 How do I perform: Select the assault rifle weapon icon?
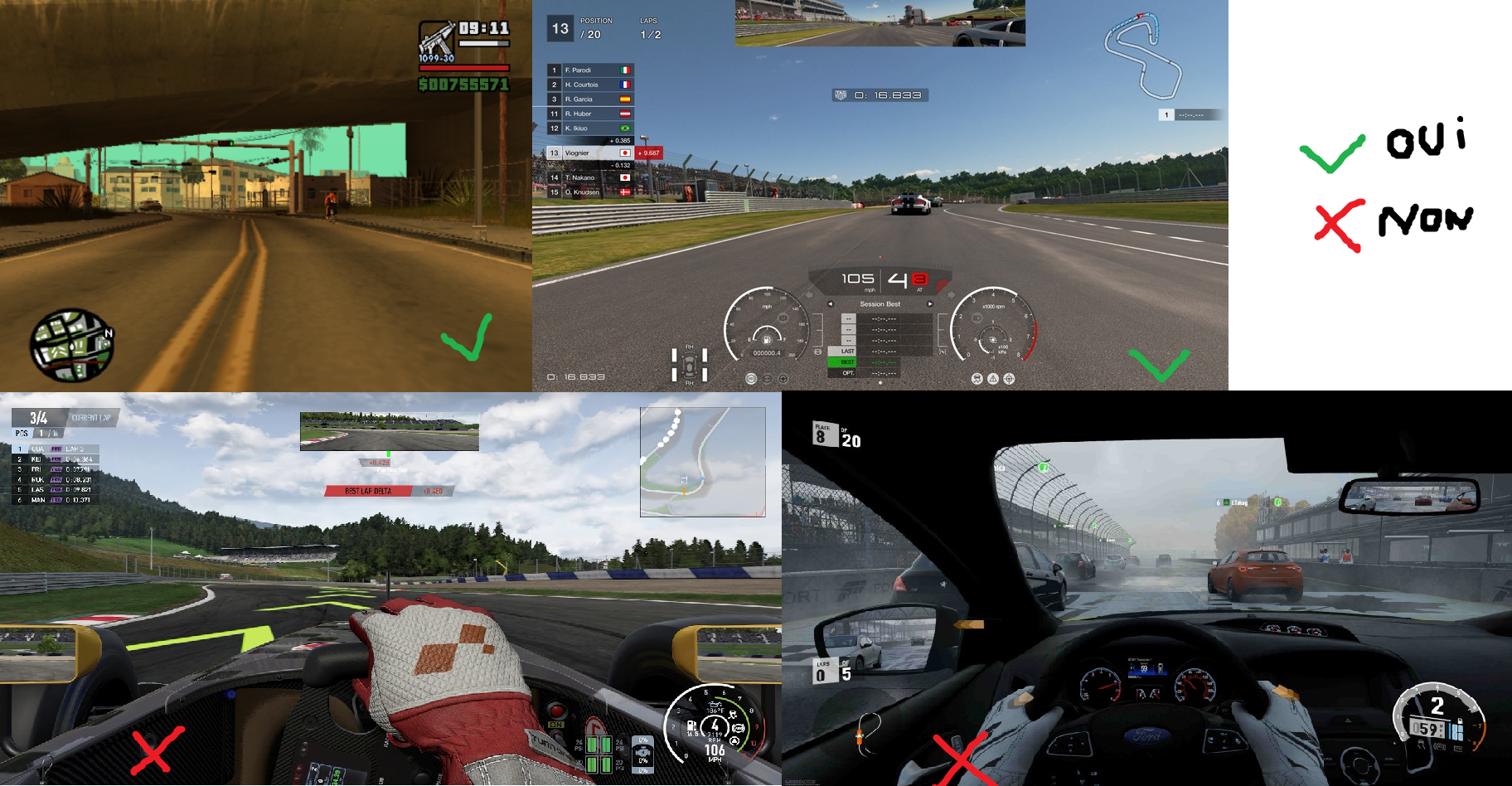click(x=437, y=41)
